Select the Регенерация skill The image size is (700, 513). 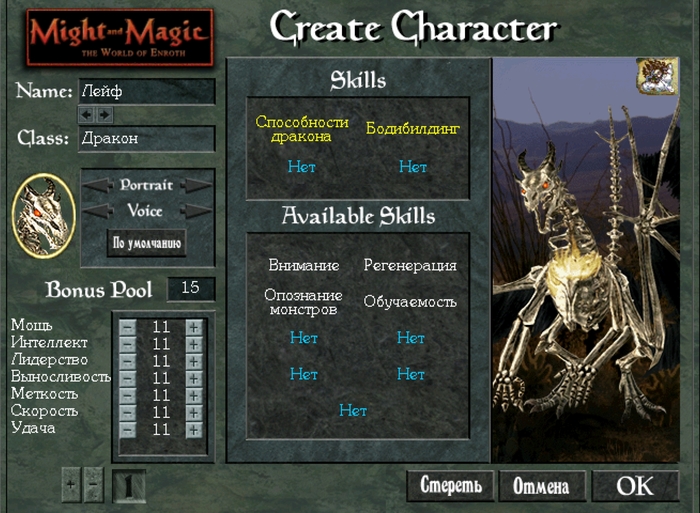pyautogui.click(x=410, y=266)
